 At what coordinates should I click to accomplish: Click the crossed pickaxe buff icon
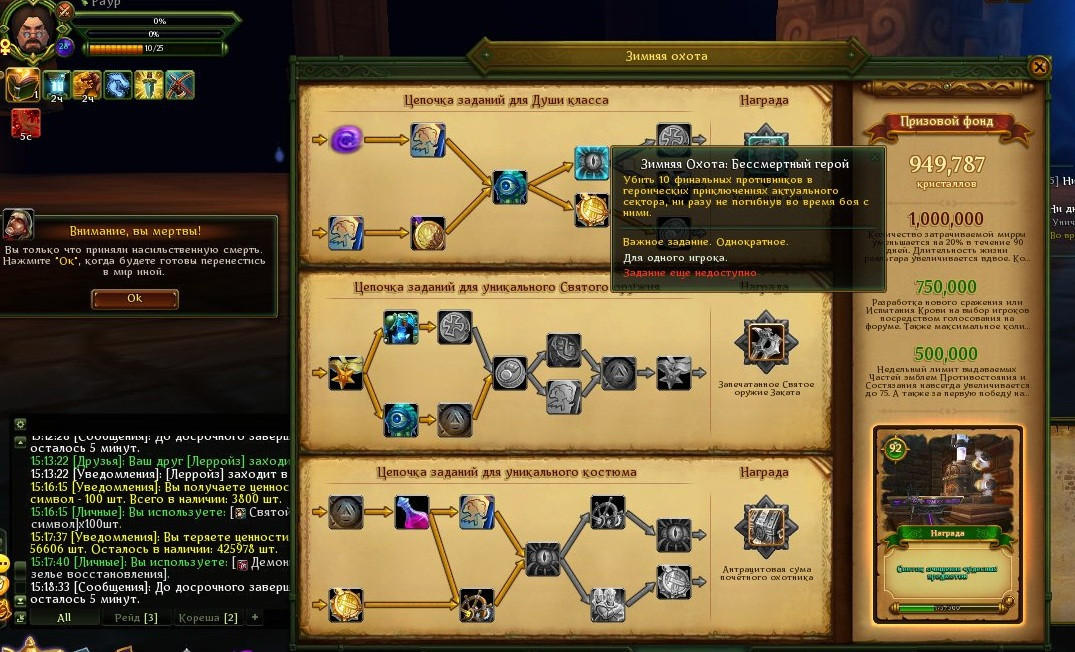[x=180, y=87]
